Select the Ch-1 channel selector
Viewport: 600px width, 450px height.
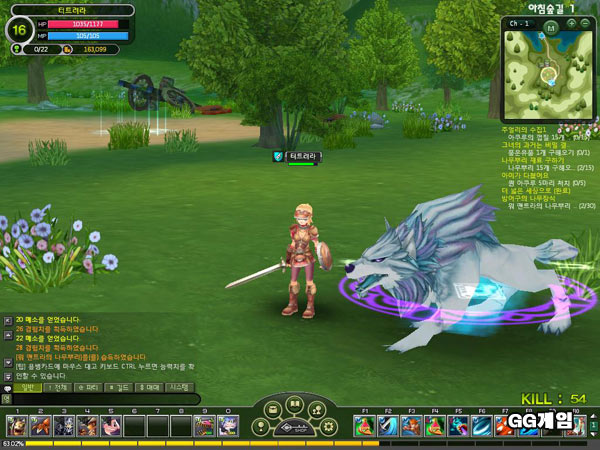(517, 23)
